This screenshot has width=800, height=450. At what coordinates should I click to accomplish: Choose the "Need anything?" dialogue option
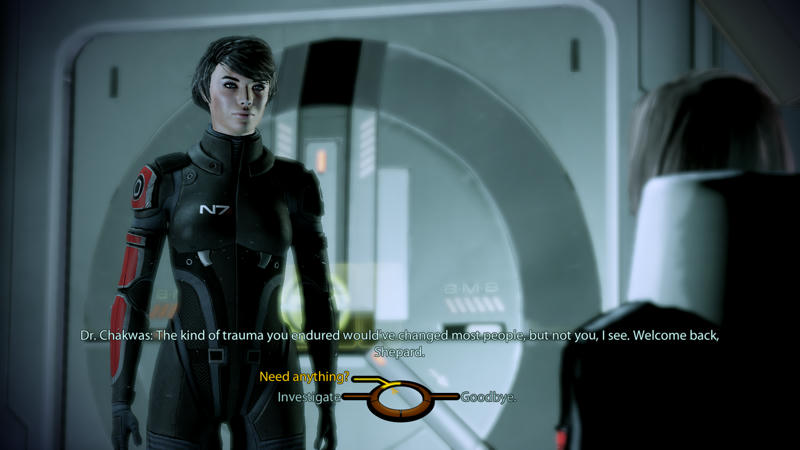point(304,377)
